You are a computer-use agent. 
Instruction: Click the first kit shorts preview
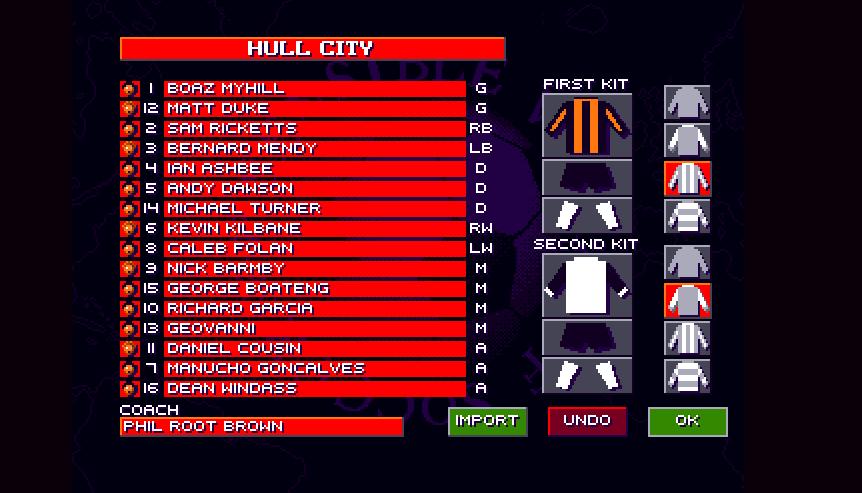click(x=587, y=178)
